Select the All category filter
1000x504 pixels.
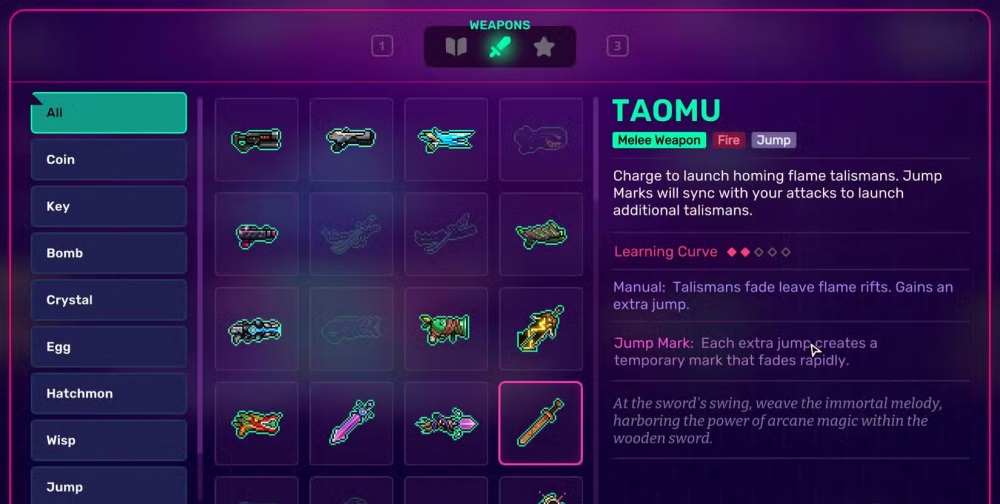coord(108,113)
